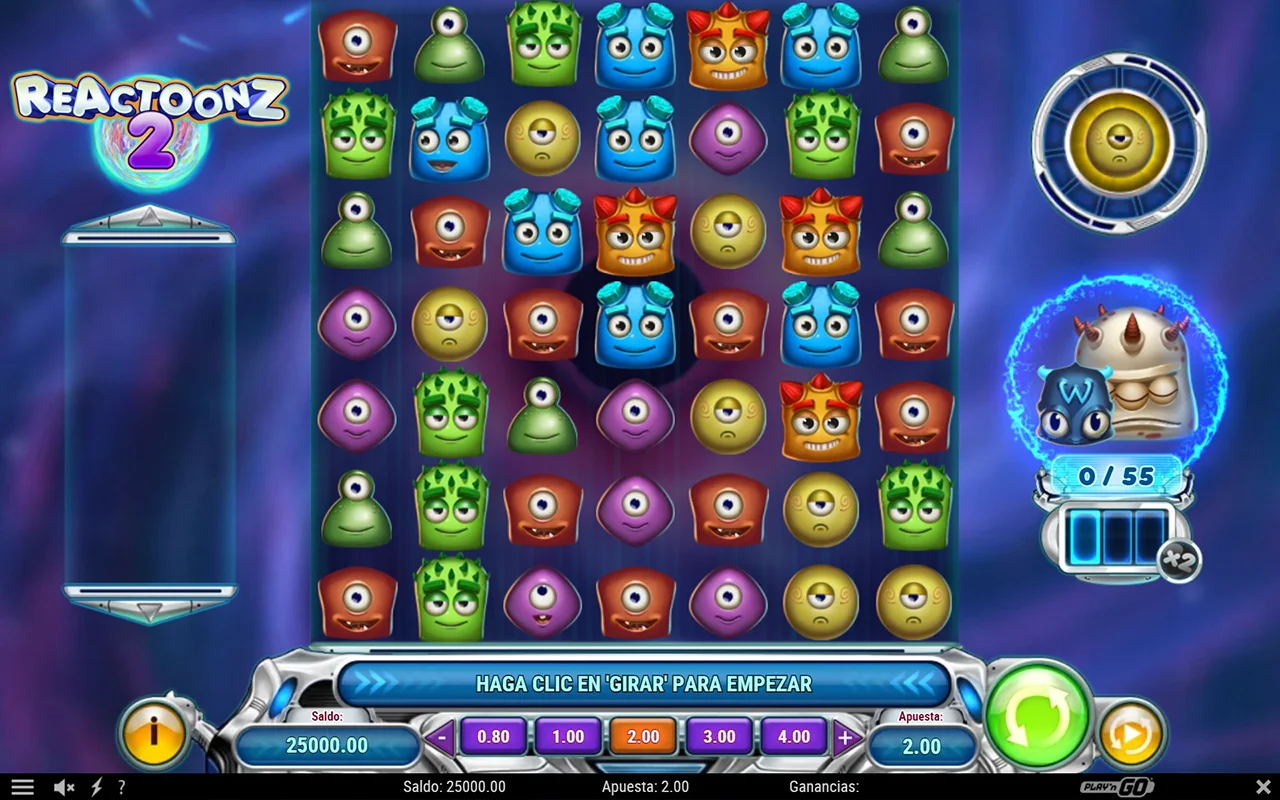Open the hamburger menu

click(22, 787)
